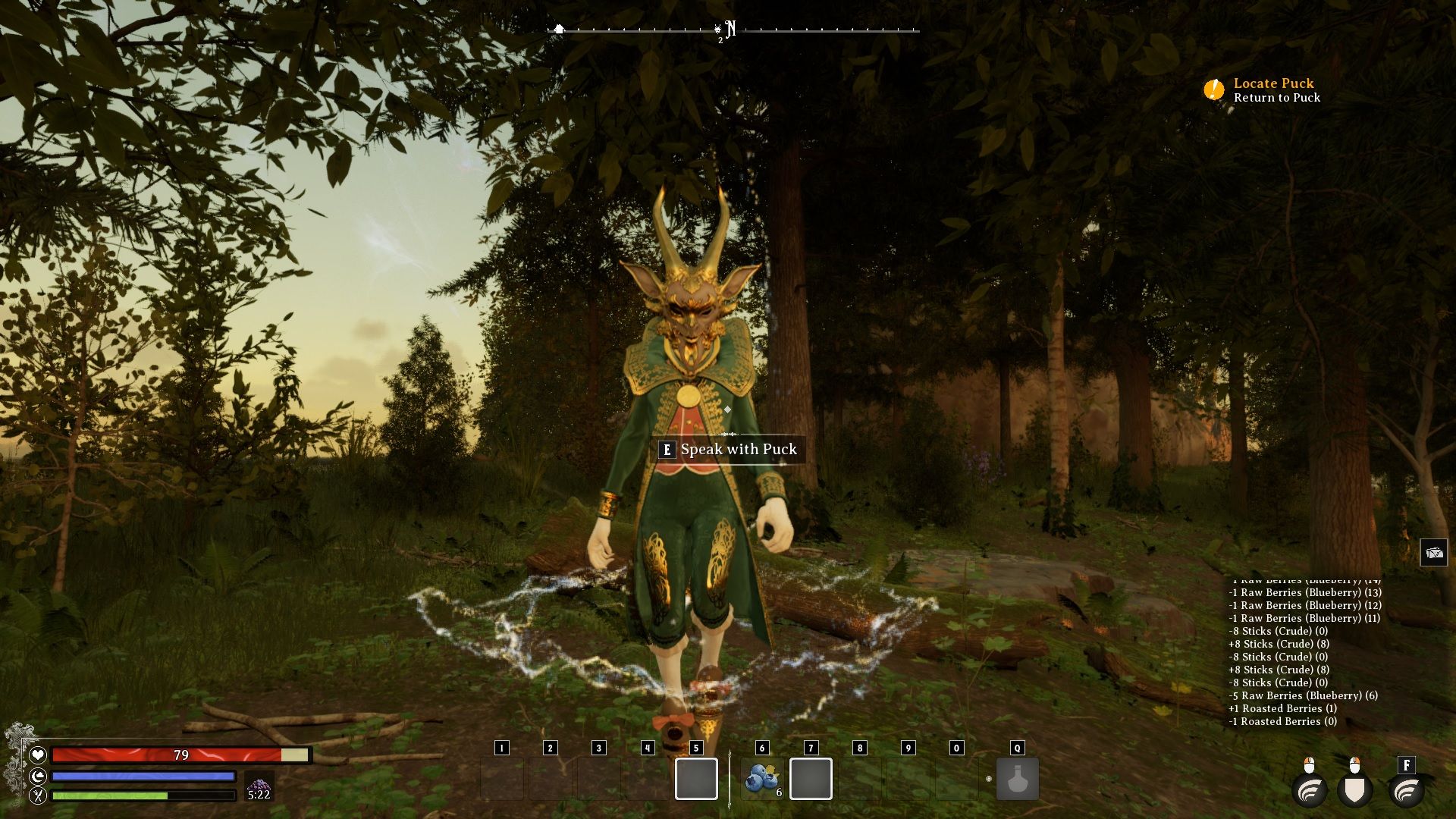Select the highlighted empty hotbar slot 5
The height and width of the screenshot is (819, 1456).
pos(696,779)
